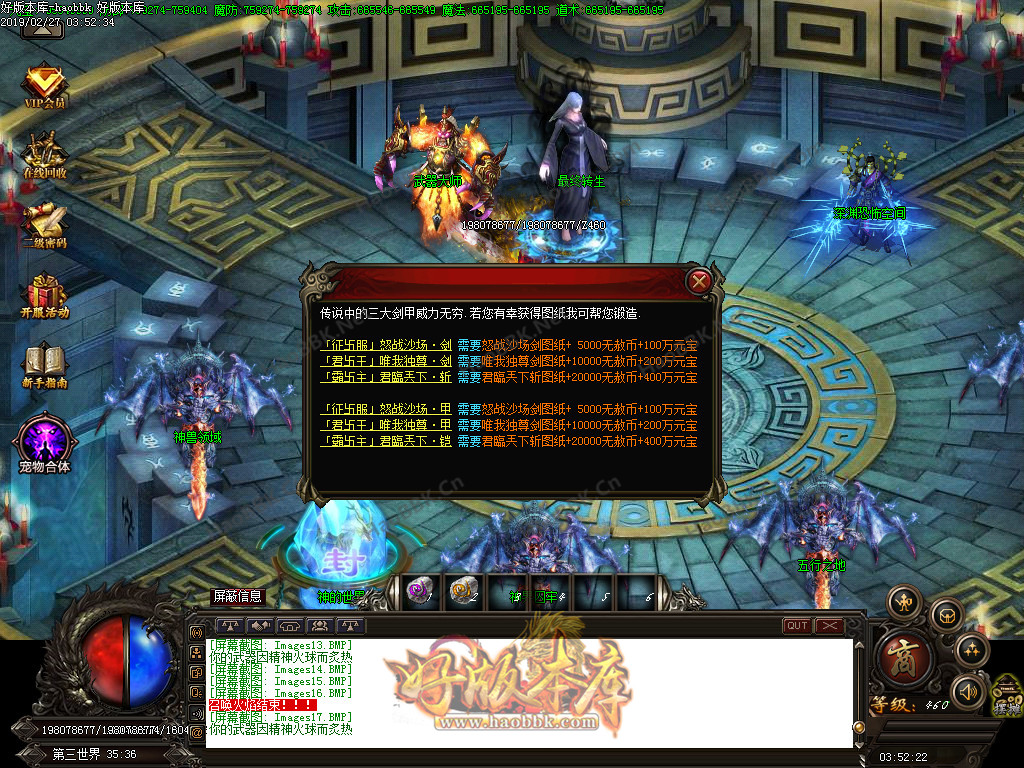Image resolution: width=1024 pixels, height=768 pixels.
Task: Open the 商 shop button
Action: 907,659
